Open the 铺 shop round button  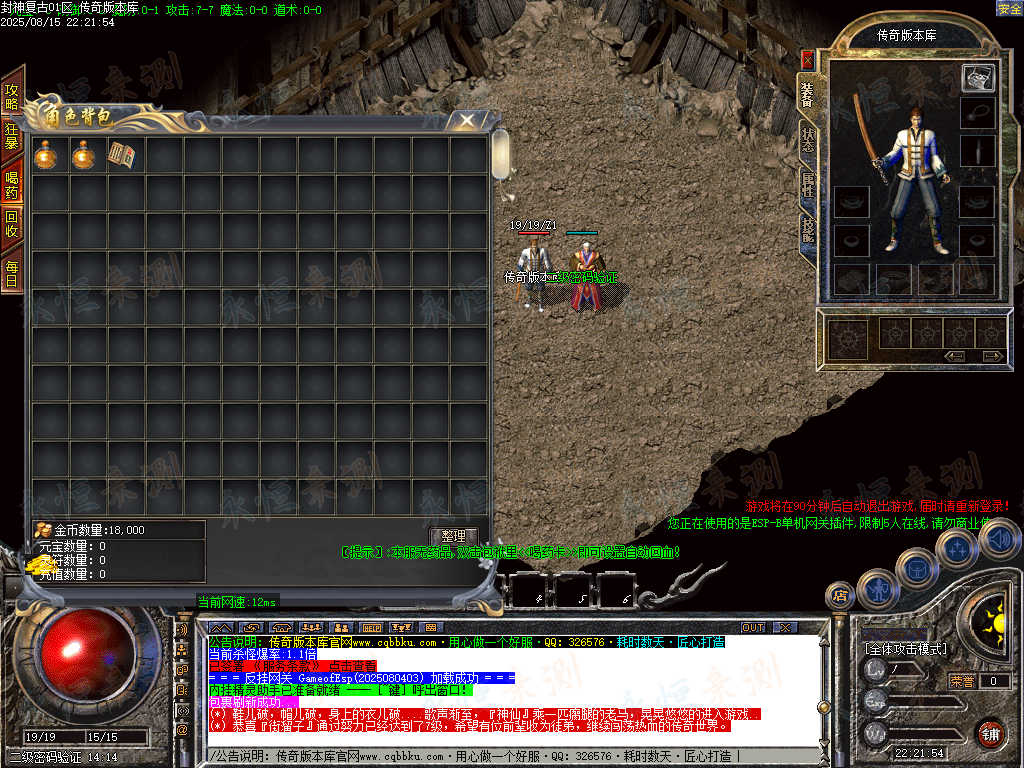pyautogui.click(x=990, y=733)
